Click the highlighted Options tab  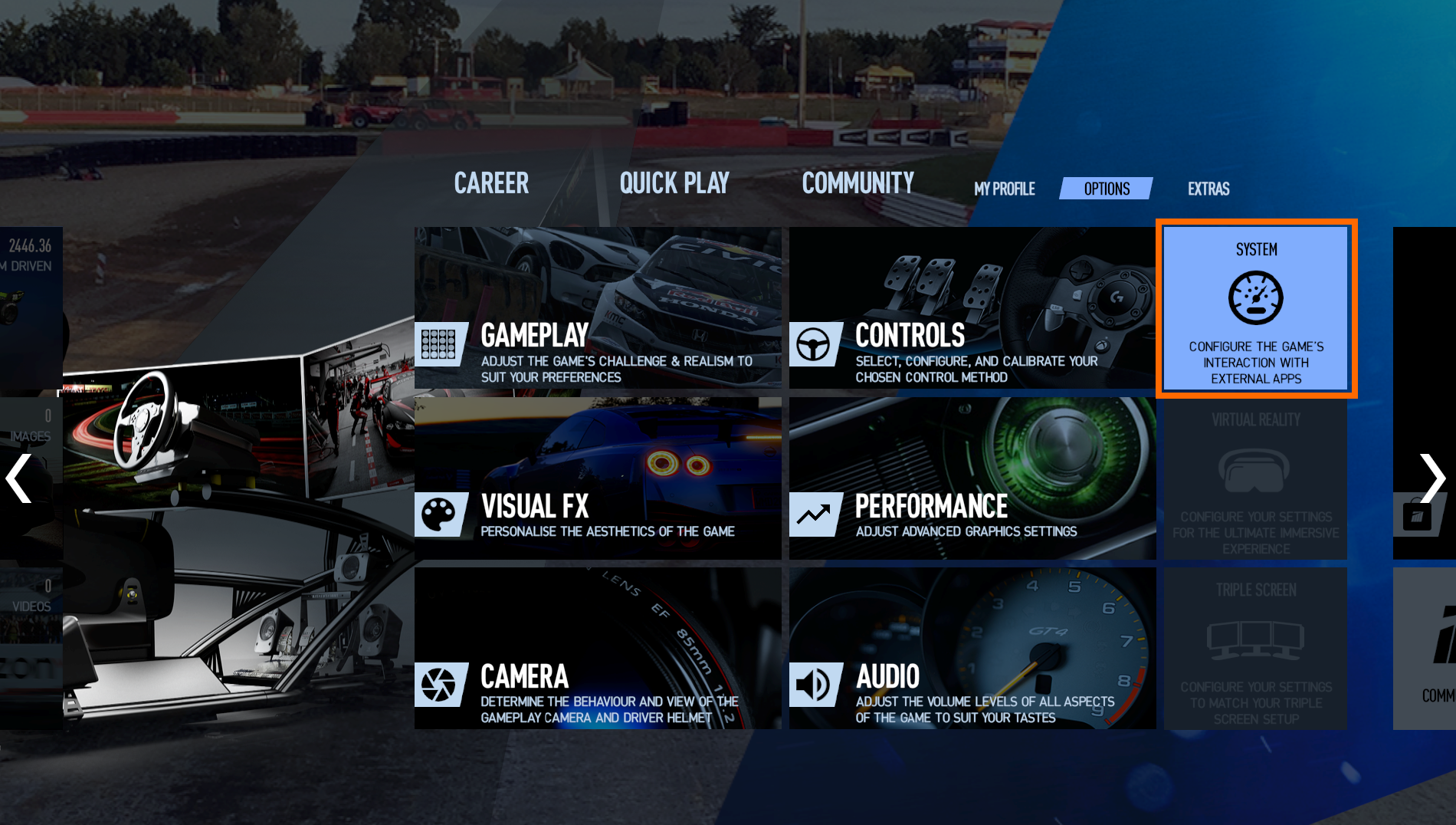[1106, 189]
